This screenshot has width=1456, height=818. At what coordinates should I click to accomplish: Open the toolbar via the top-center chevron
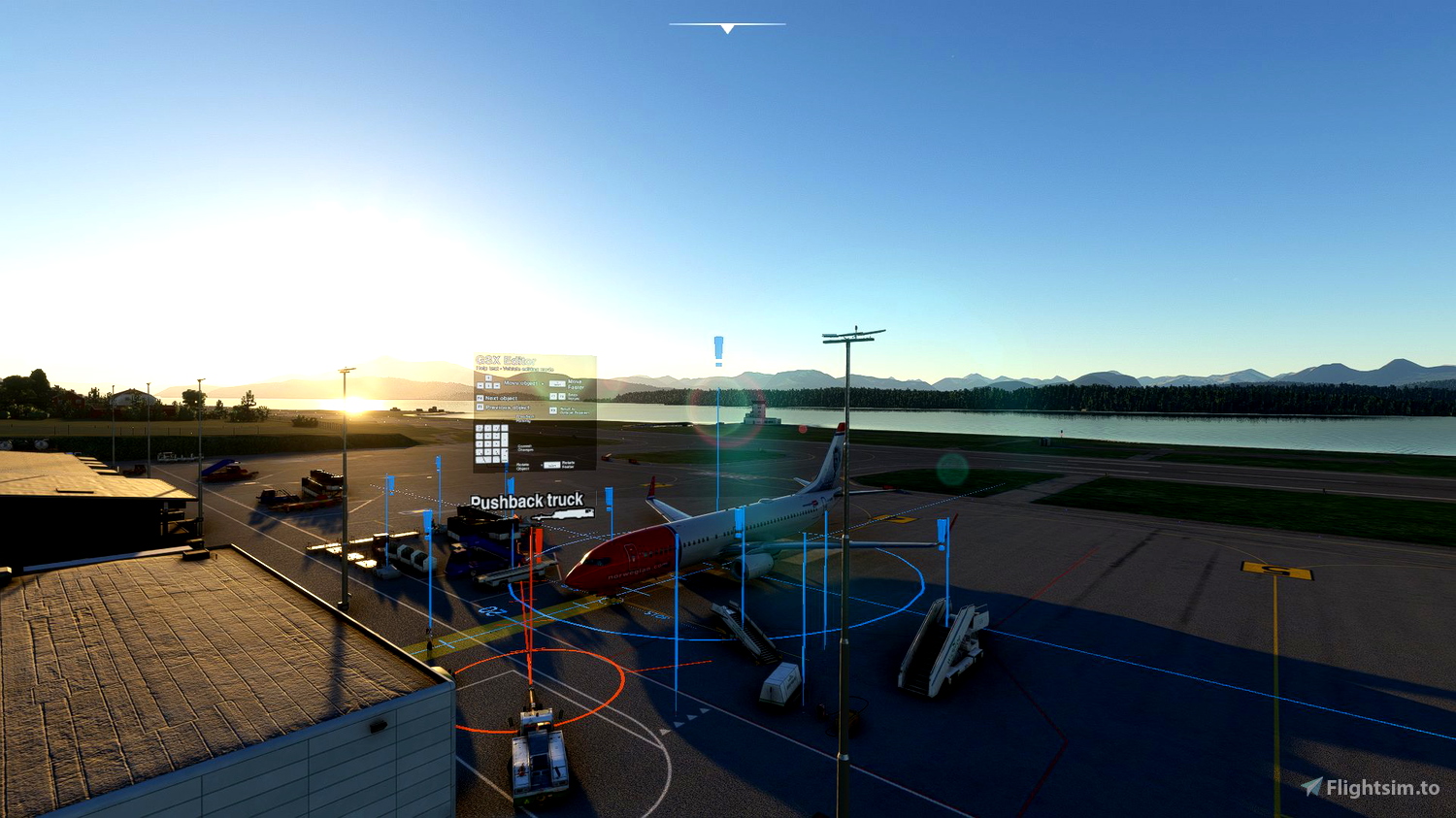pyautogui.click(x=726, y=29)
